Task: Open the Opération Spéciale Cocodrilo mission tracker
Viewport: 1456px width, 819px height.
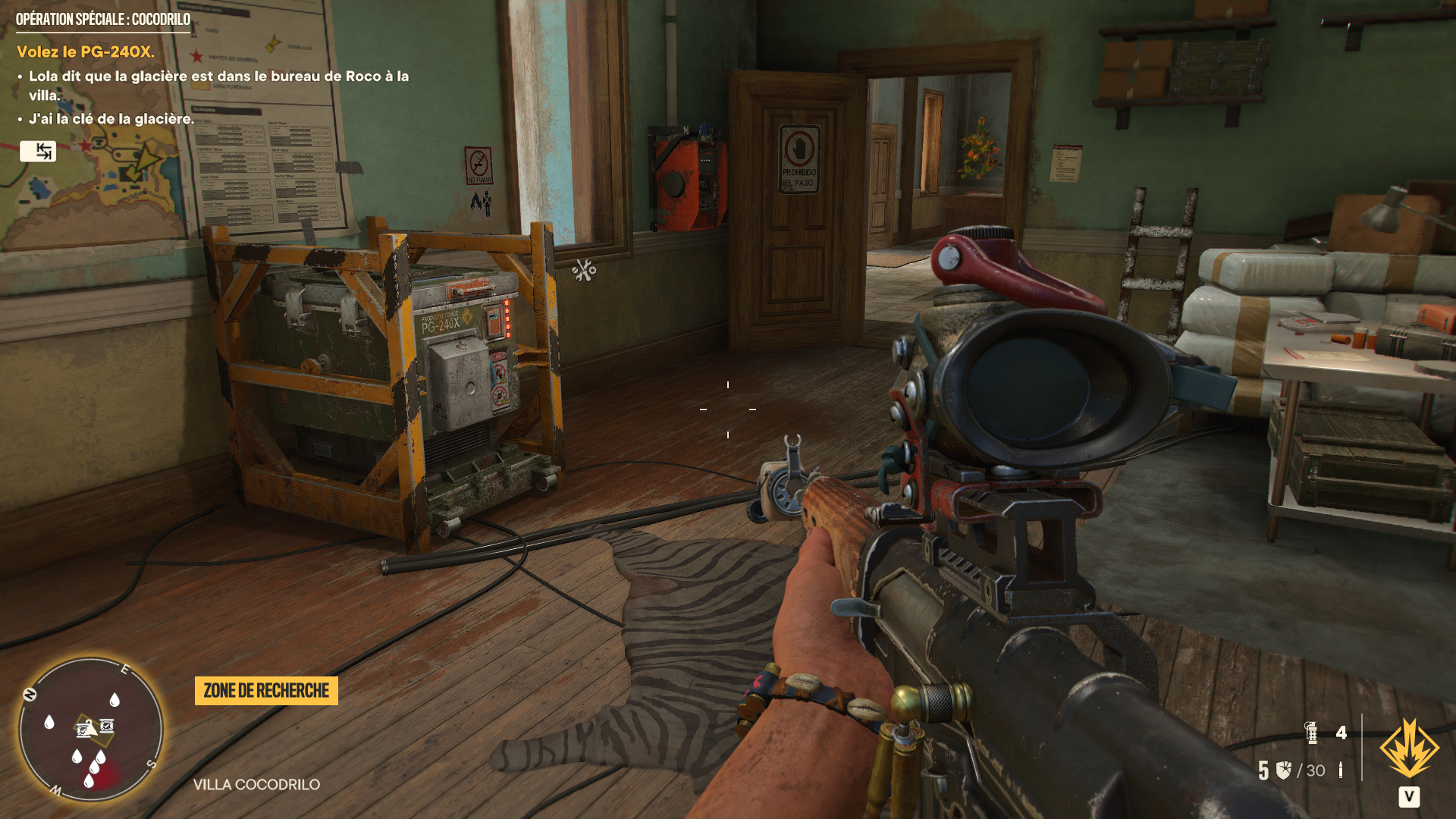Action: 103,20
